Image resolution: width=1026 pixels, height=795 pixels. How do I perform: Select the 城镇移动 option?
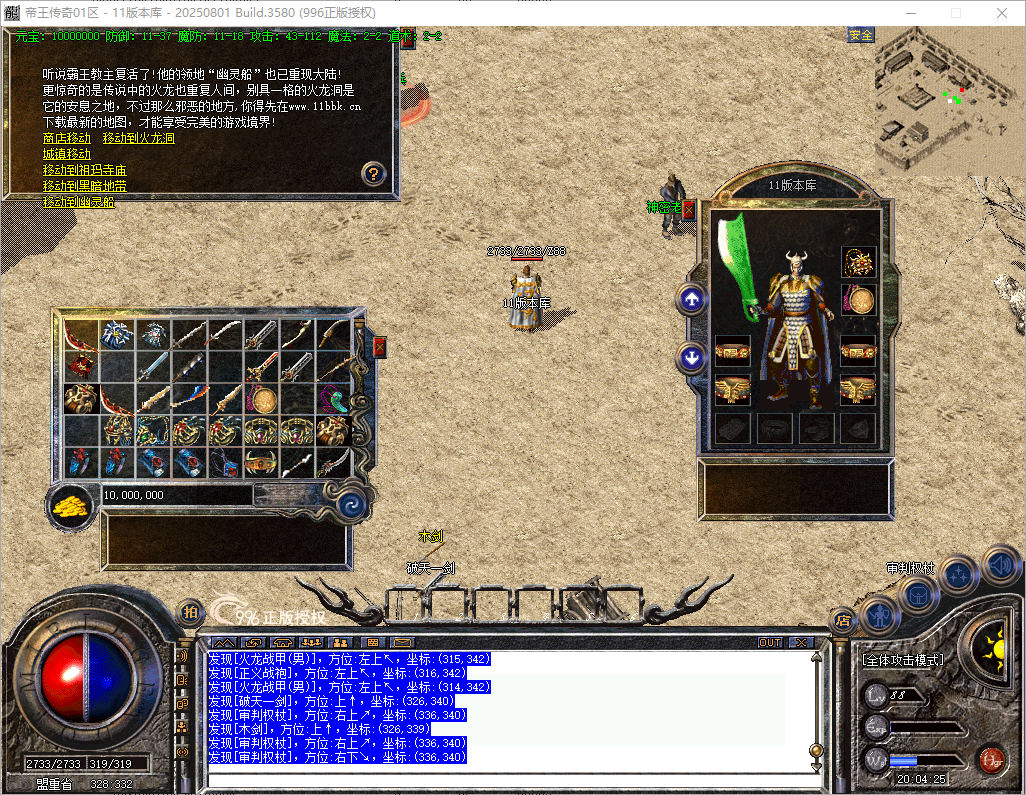(x=66, y=154)
